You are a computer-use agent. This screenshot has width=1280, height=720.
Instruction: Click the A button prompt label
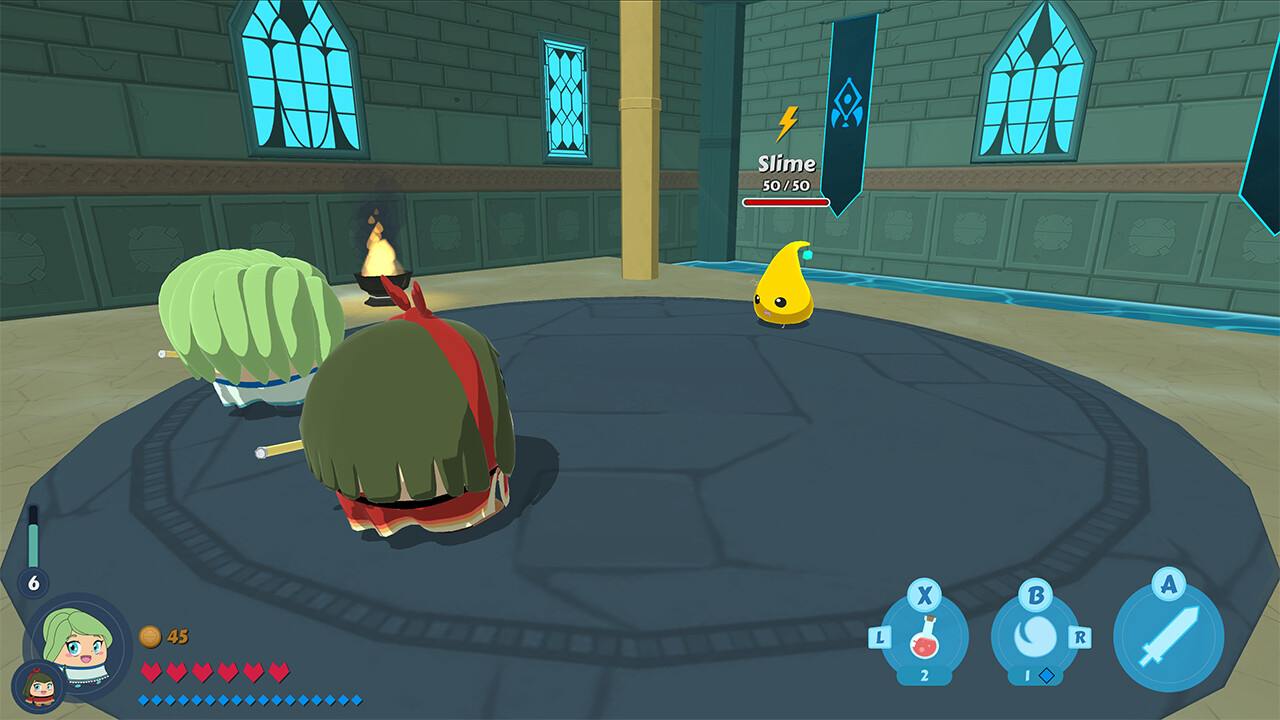tap(1168, 585)
